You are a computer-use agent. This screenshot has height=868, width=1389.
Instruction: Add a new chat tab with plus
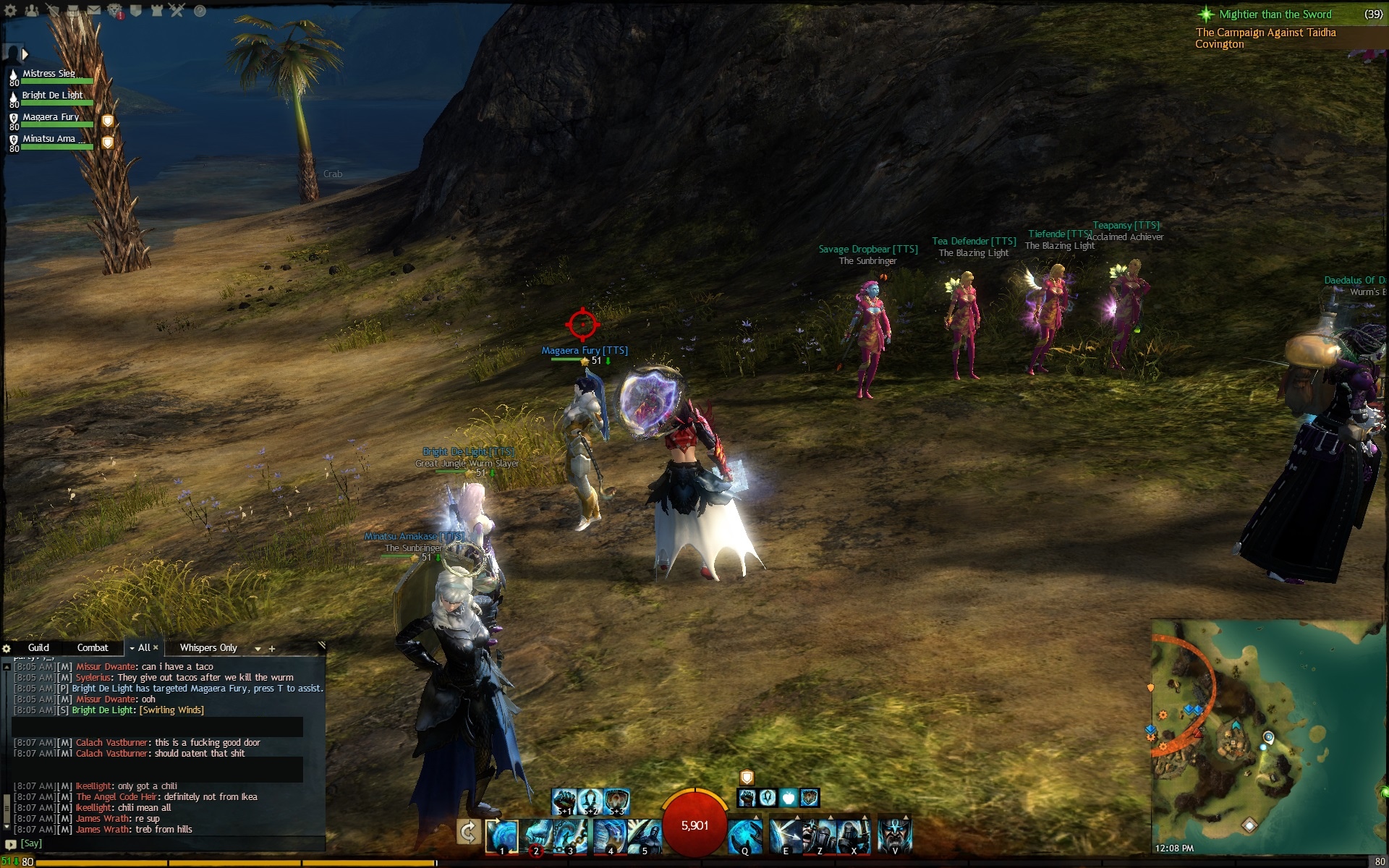pos(272,648)
